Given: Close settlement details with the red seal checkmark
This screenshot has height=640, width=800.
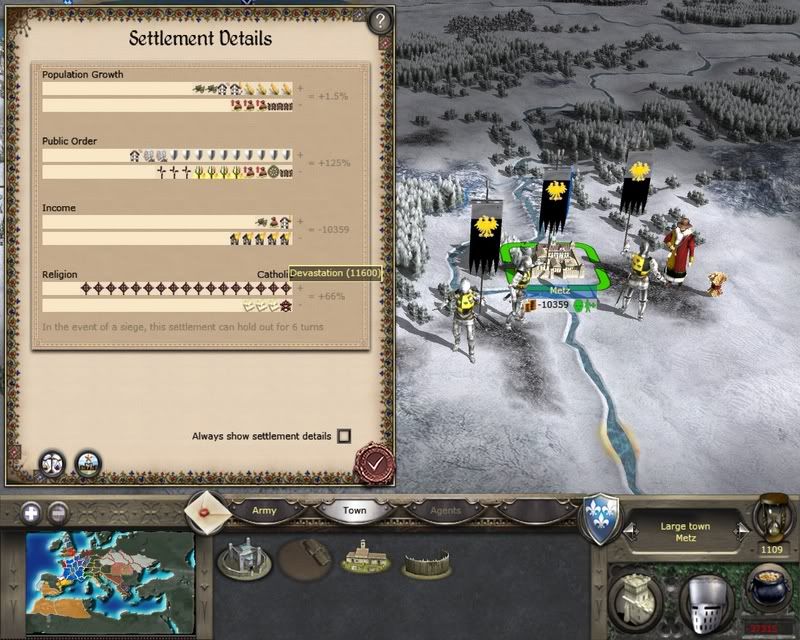Looking at the screenshot, I should (x=375, y=464).
